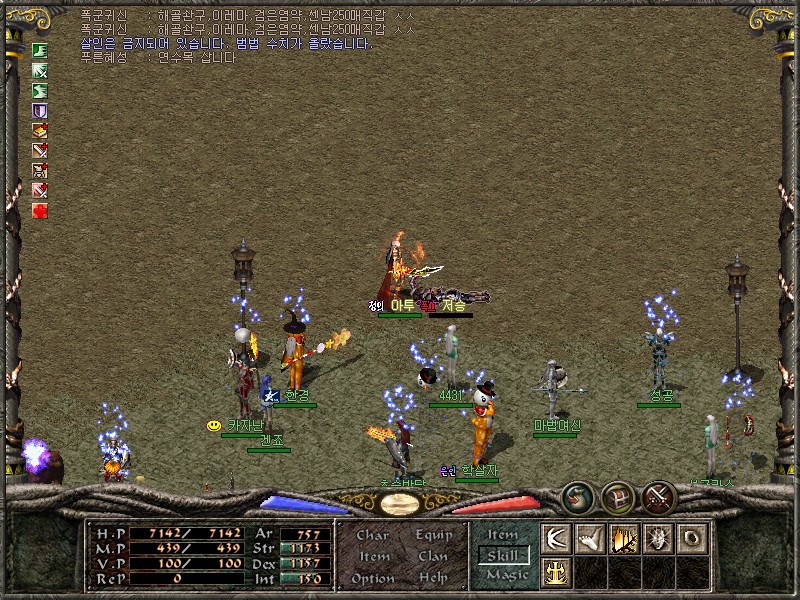This screenshot has height=600, width=800.
Task: Open the treasure chest button
Action: [618, 497]
